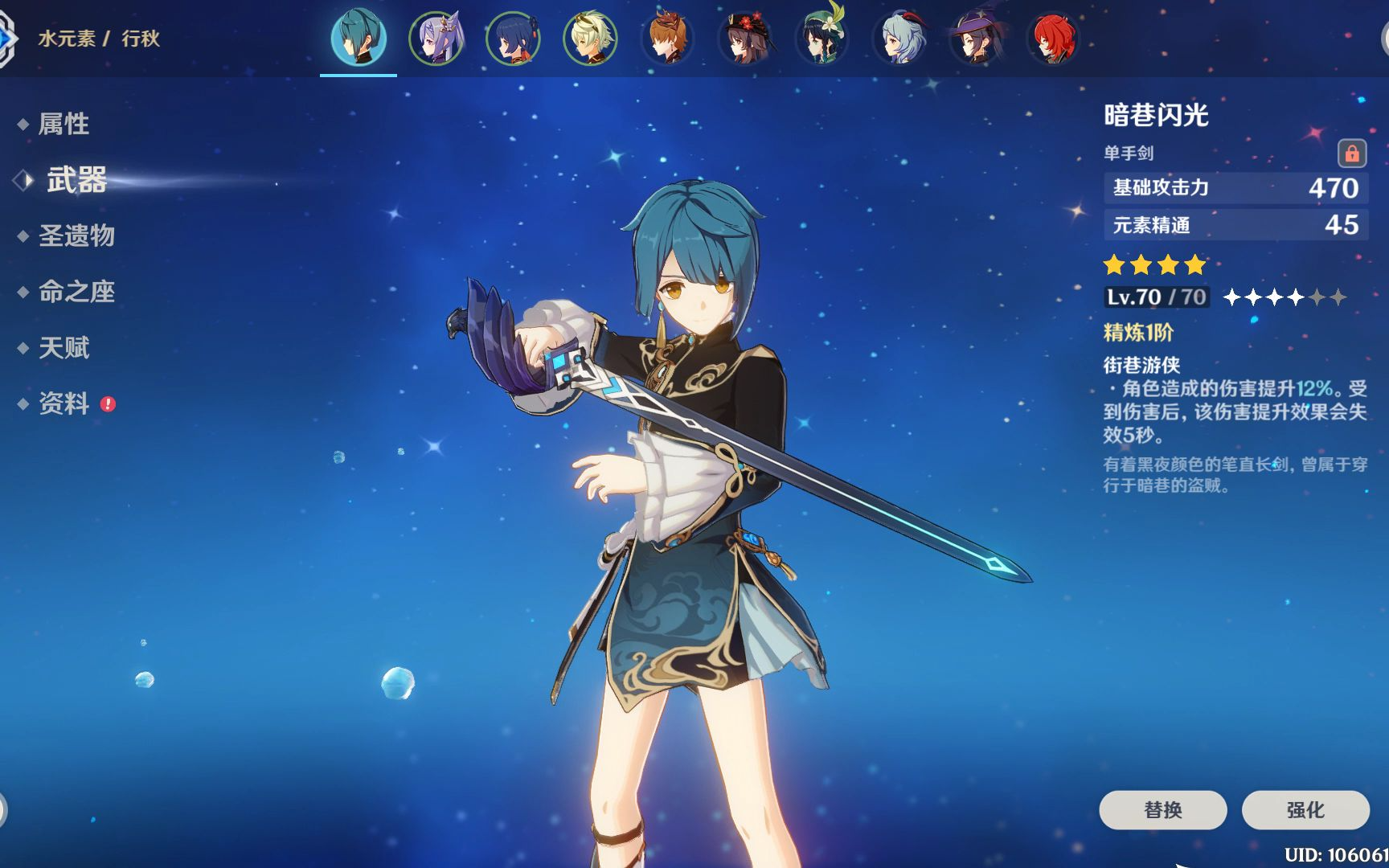Go to the 圣遗物 artifacts section

pyautogui.click(x=76, y=235)
